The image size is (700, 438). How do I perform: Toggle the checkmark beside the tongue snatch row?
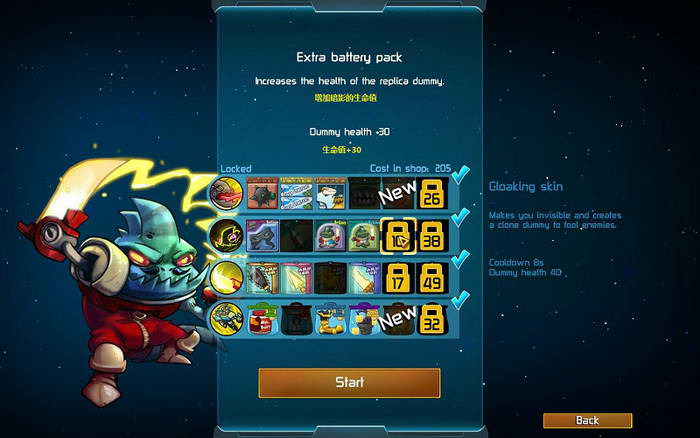[460, 177]
